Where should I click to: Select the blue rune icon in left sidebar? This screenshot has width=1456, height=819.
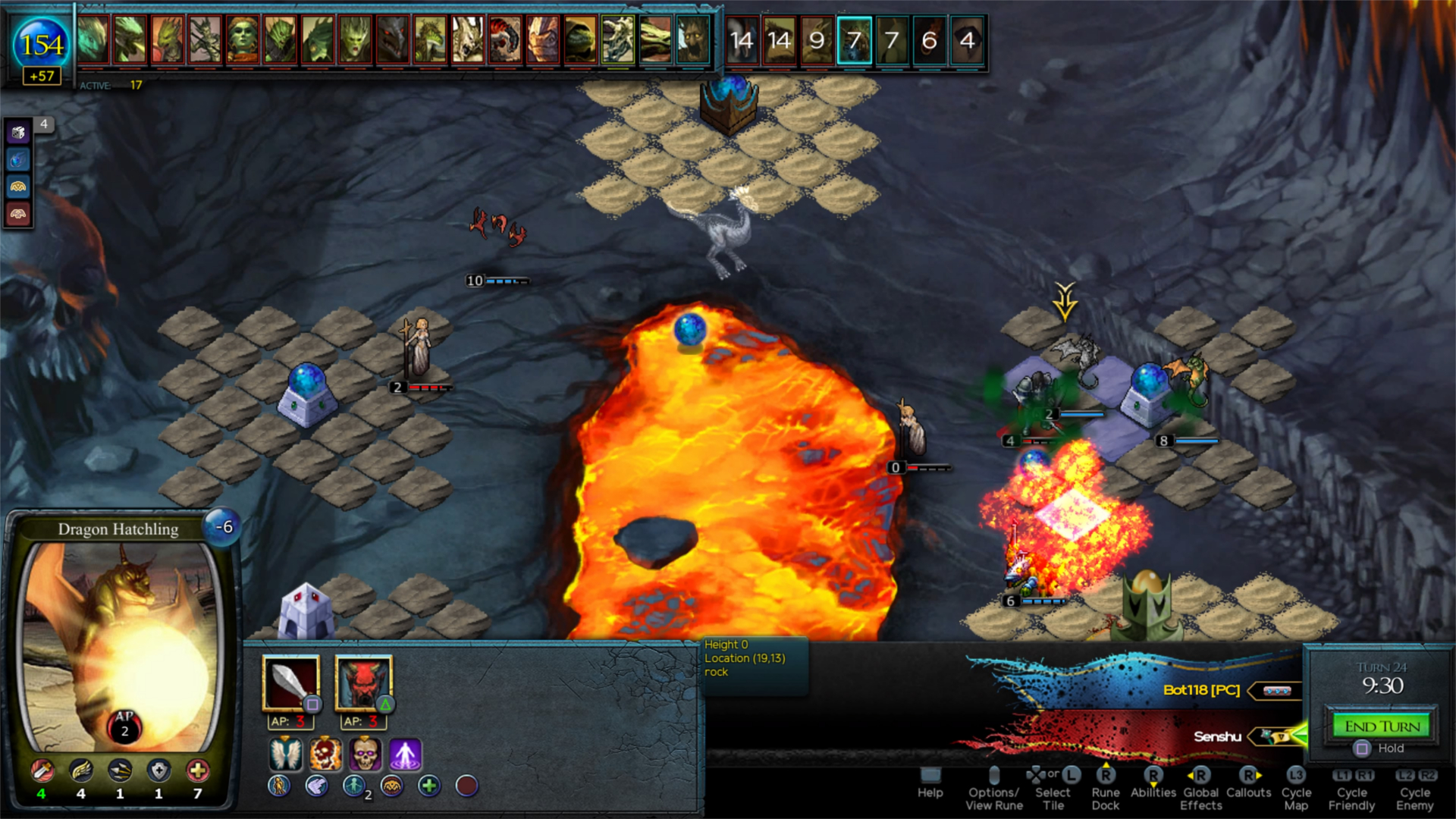click(x=17, y=159)
